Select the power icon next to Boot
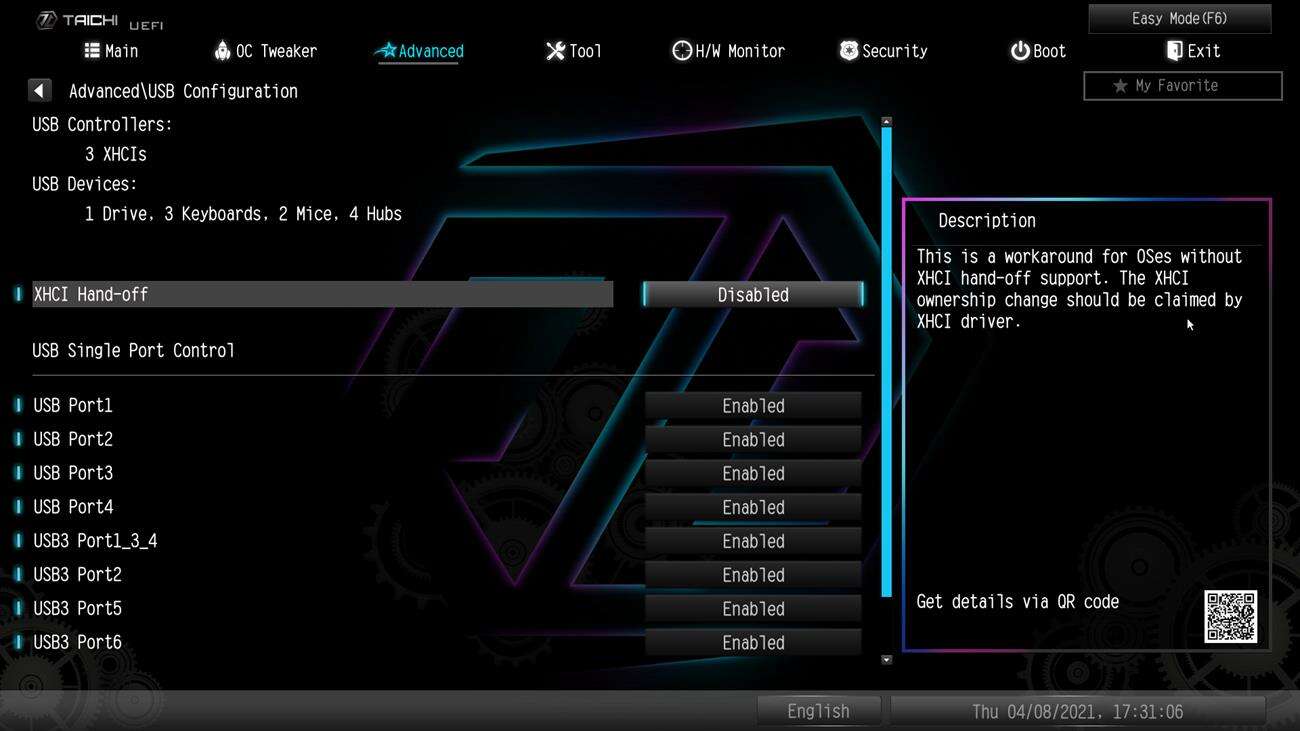 (1018, 50)
